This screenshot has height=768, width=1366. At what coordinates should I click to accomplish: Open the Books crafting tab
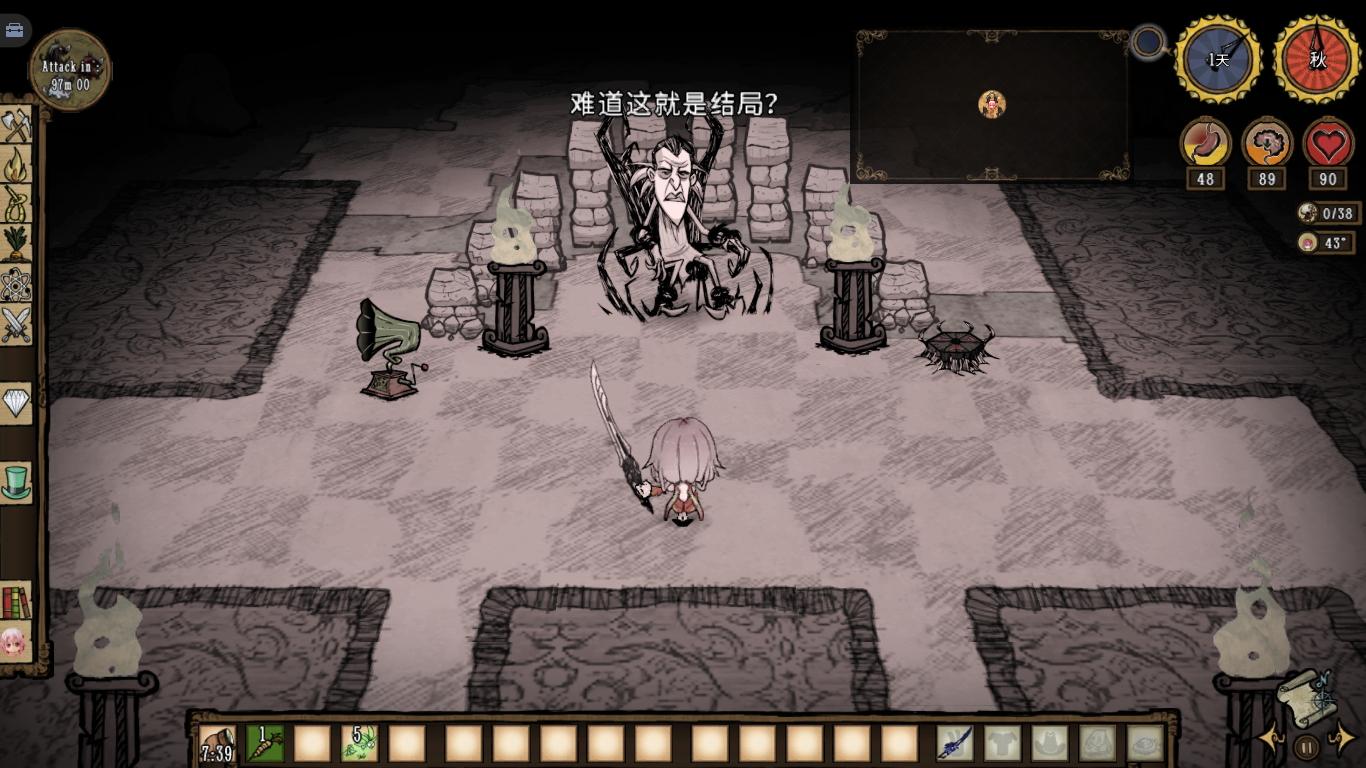pyautogui.click(x=17, y=601)
